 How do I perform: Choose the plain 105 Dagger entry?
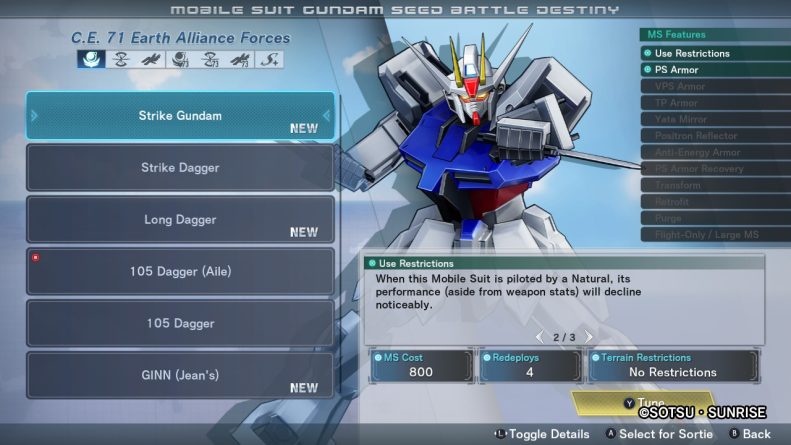coord(180,324)
